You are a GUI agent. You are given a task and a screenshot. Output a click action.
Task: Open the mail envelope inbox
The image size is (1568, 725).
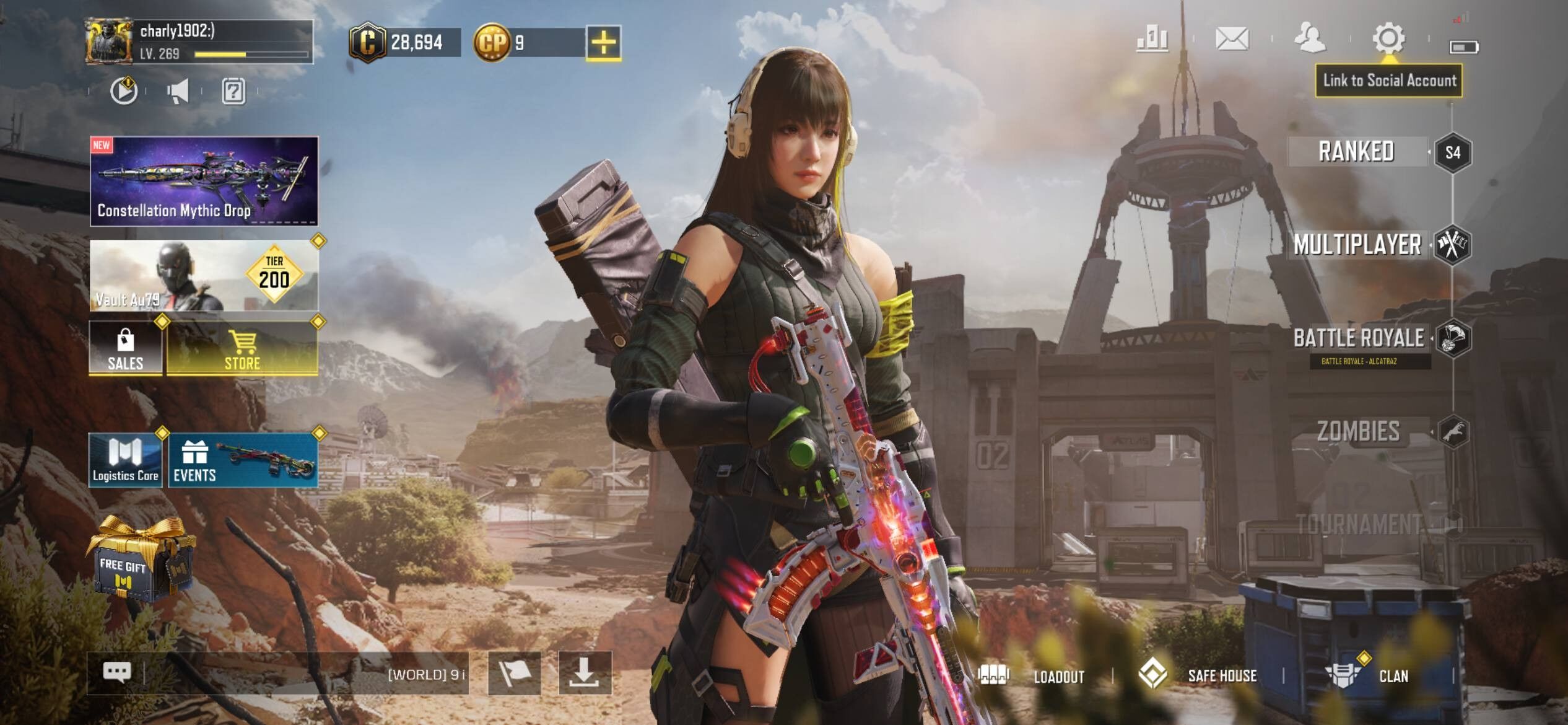pyautogui.click(x=1232, y=39)
